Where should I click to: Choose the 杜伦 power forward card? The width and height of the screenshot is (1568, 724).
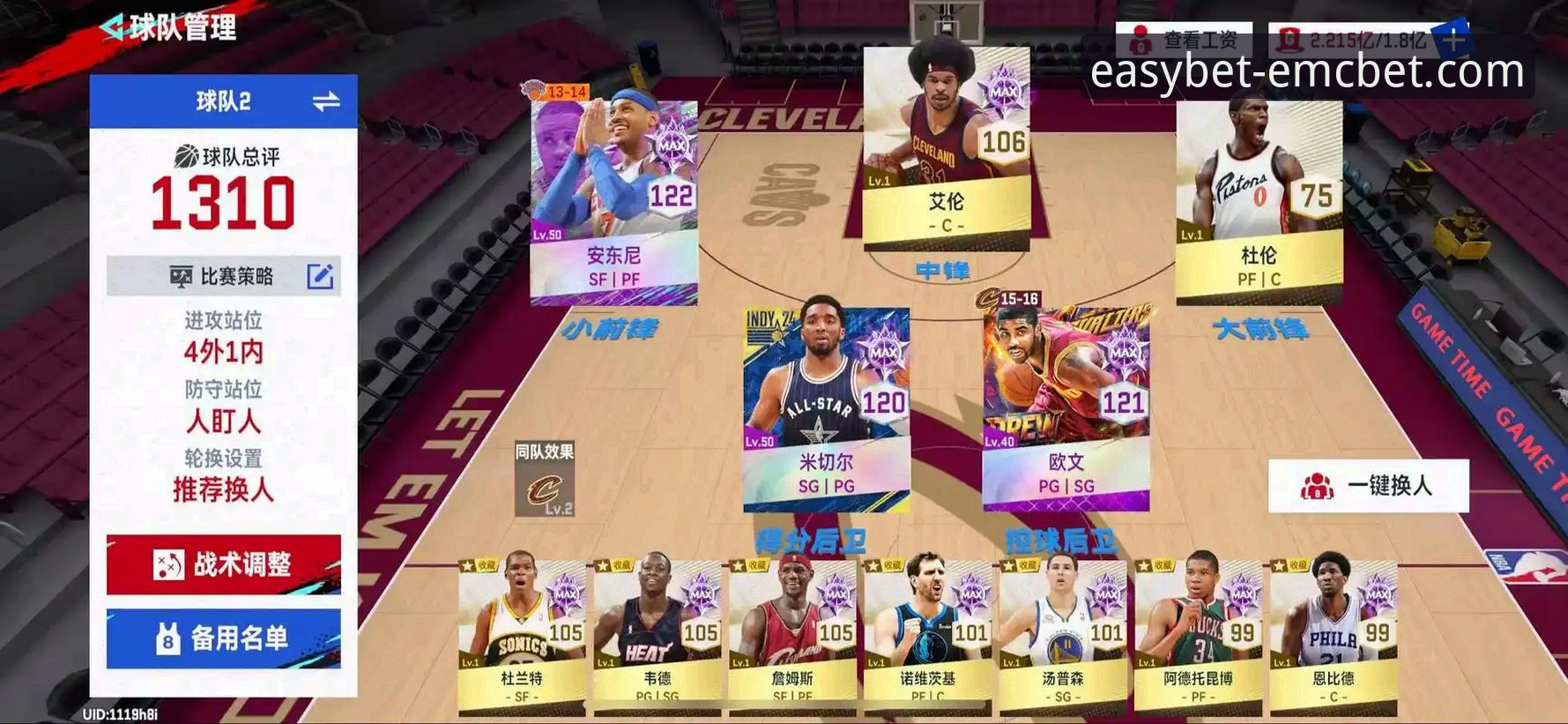(x=1259, y=199)
